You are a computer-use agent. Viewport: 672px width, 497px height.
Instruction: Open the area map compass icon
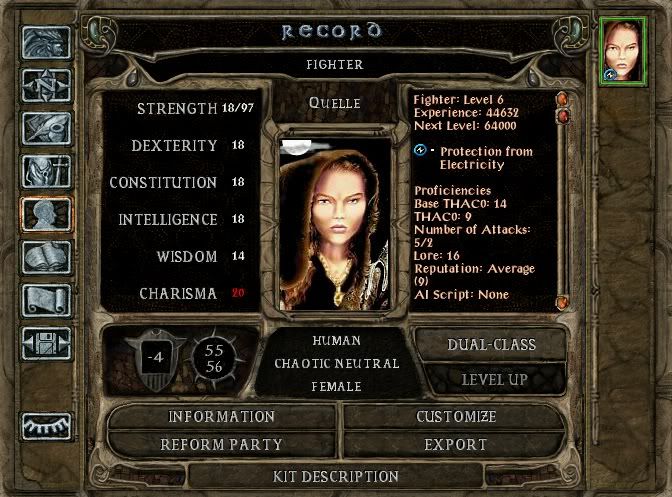point(47,86)
